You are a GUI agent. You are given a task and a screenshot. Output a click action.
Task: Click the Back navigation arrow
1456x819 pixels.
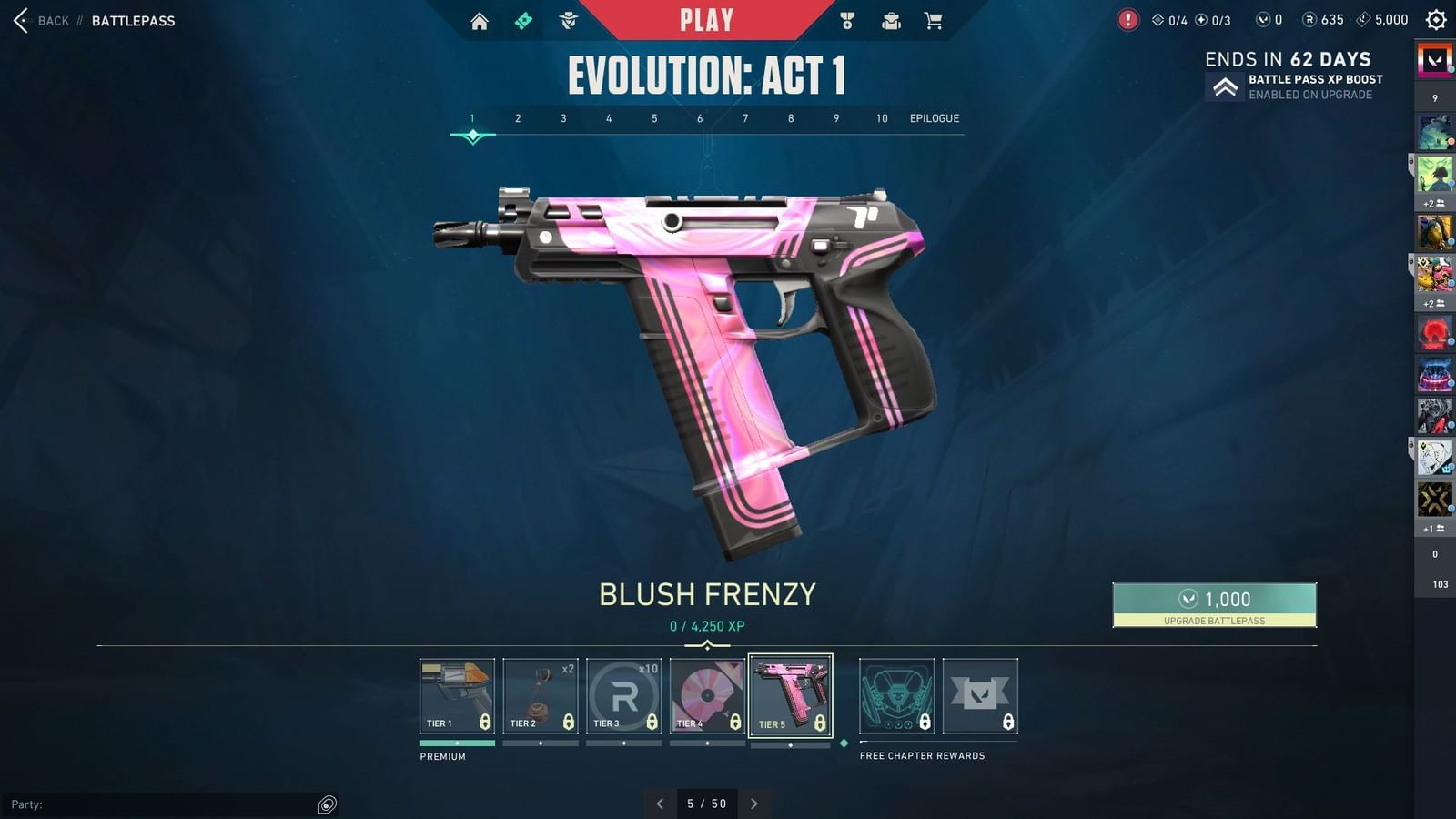click(20, 20)
